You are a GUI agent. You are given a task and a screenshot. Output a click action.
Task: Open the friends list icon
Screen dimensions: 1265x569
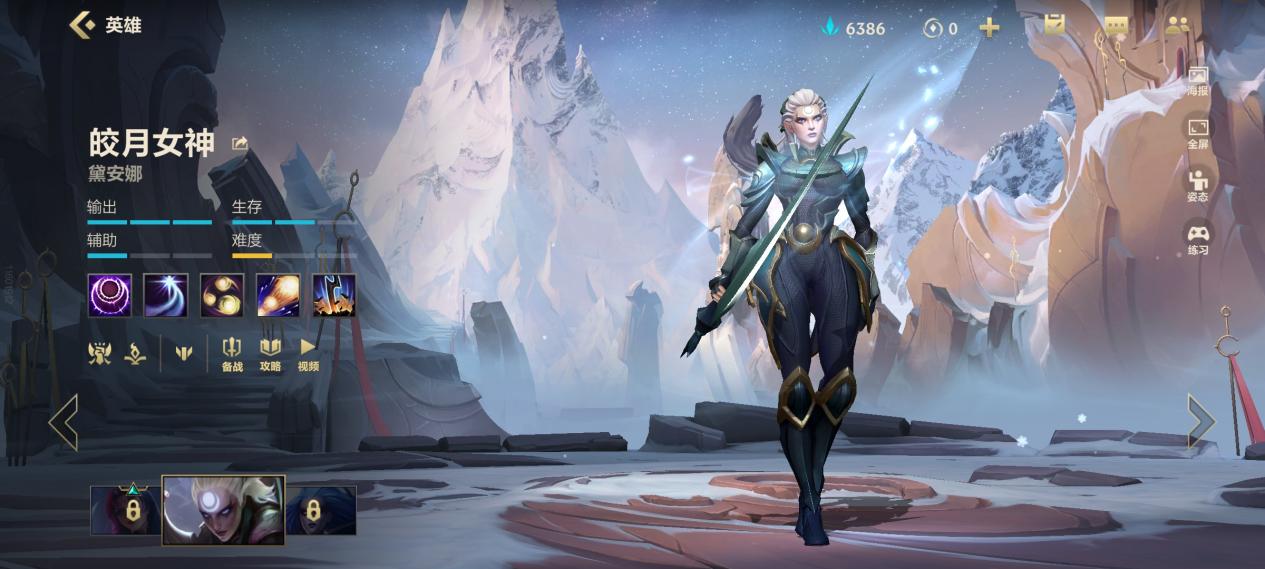point(1177,25)
